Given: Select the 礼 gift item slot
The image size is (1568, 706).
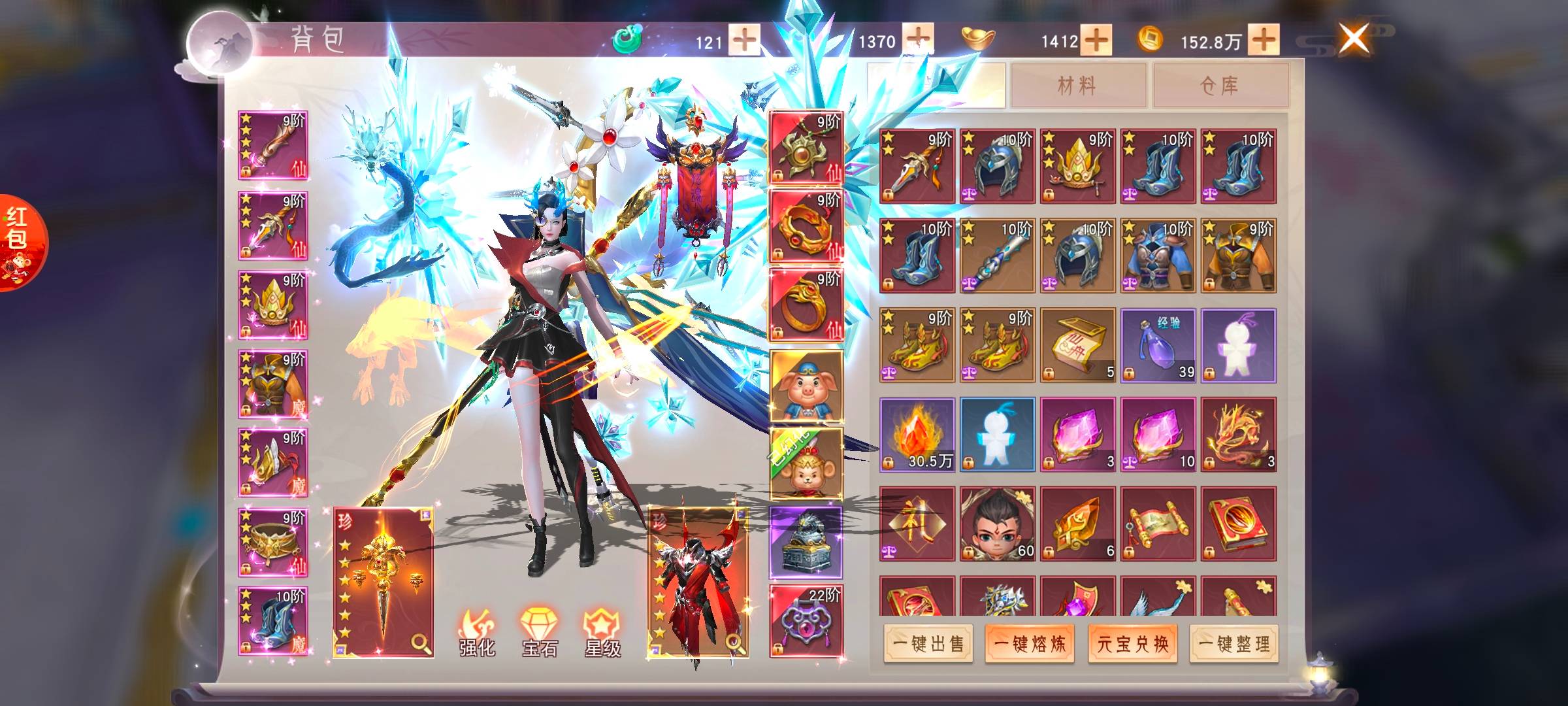Looking at the screenshot, I should click(917, 524).
